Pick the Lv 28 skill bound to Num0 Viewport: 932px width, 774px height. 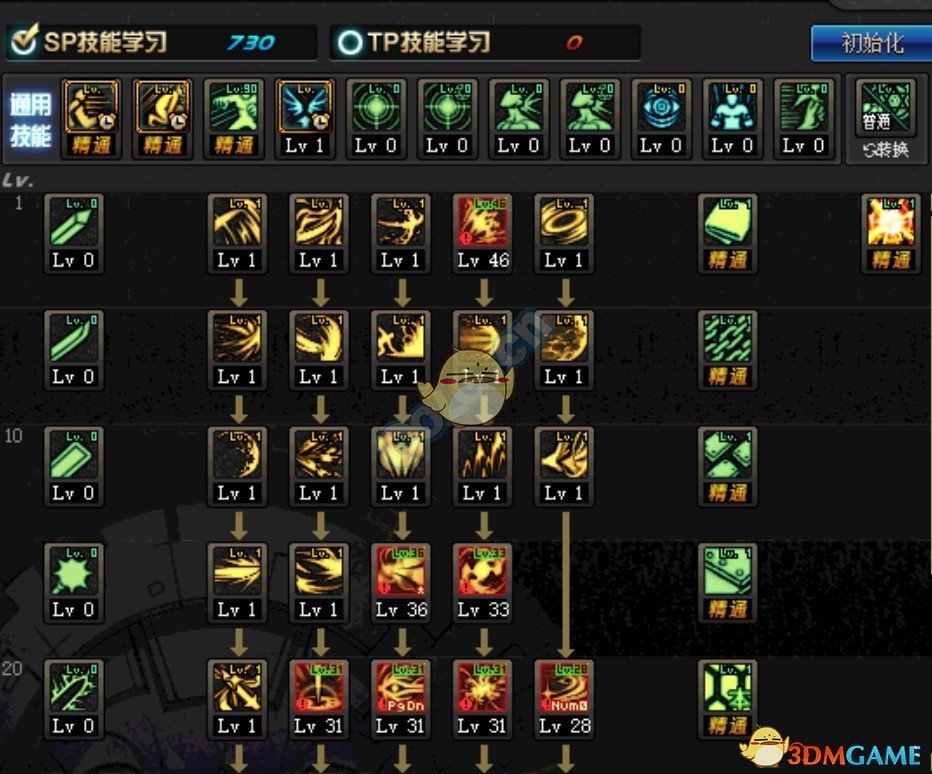(x=565, y=687)
